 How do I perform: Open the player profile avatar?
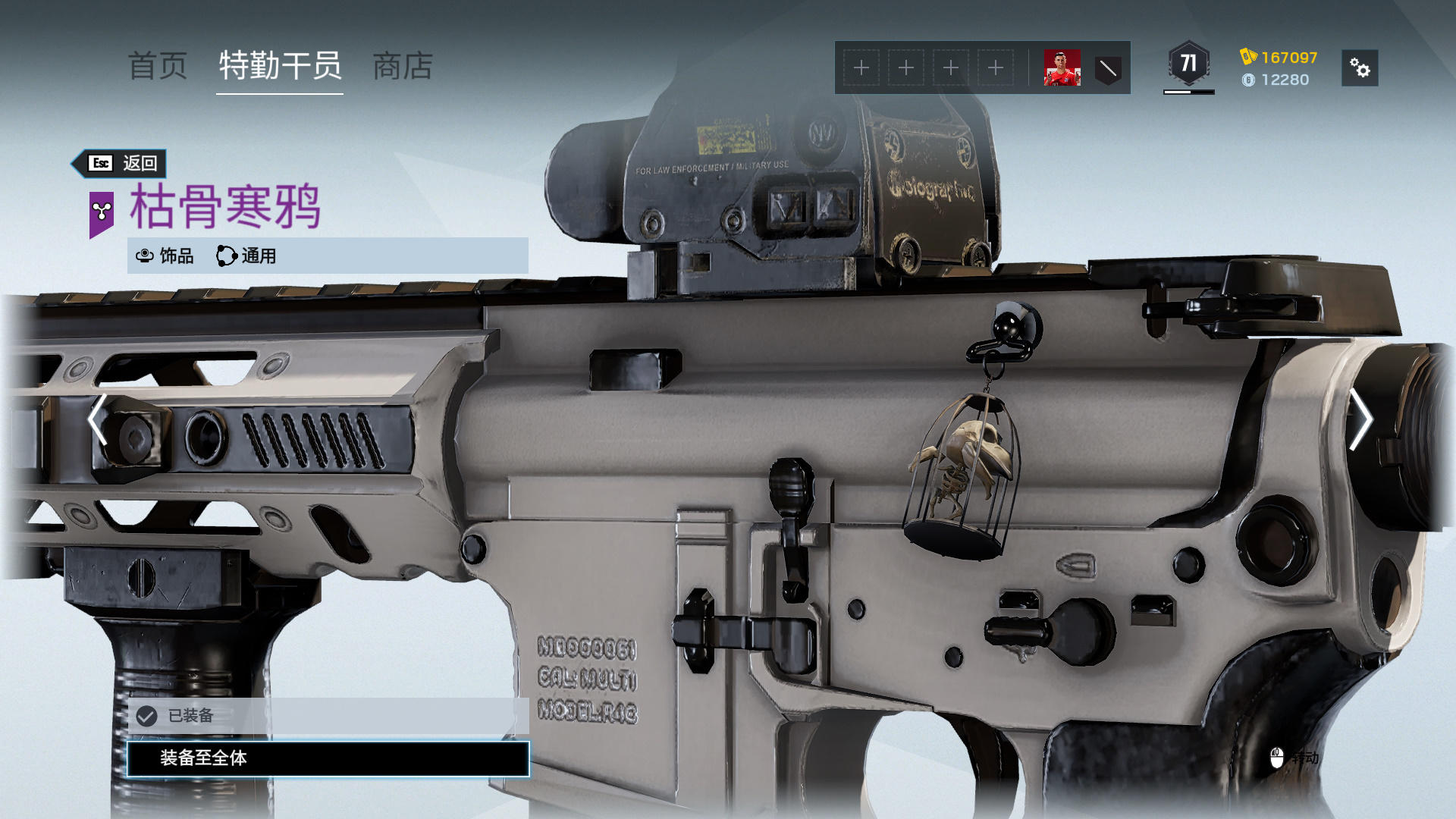(x=1062, y=68)
